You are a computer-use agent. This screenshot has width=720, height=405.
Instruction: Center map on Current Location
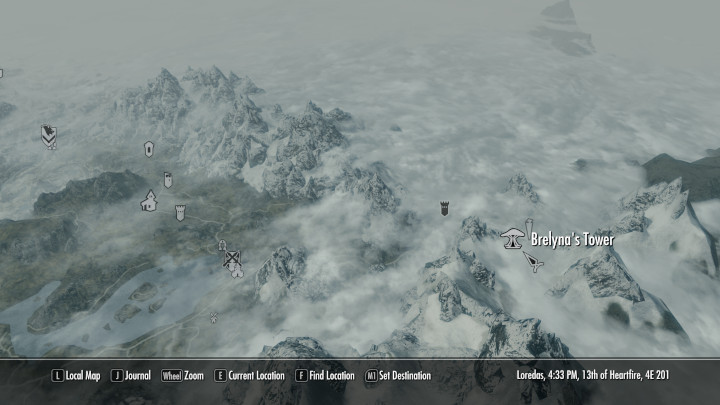[x=249, y=376]
